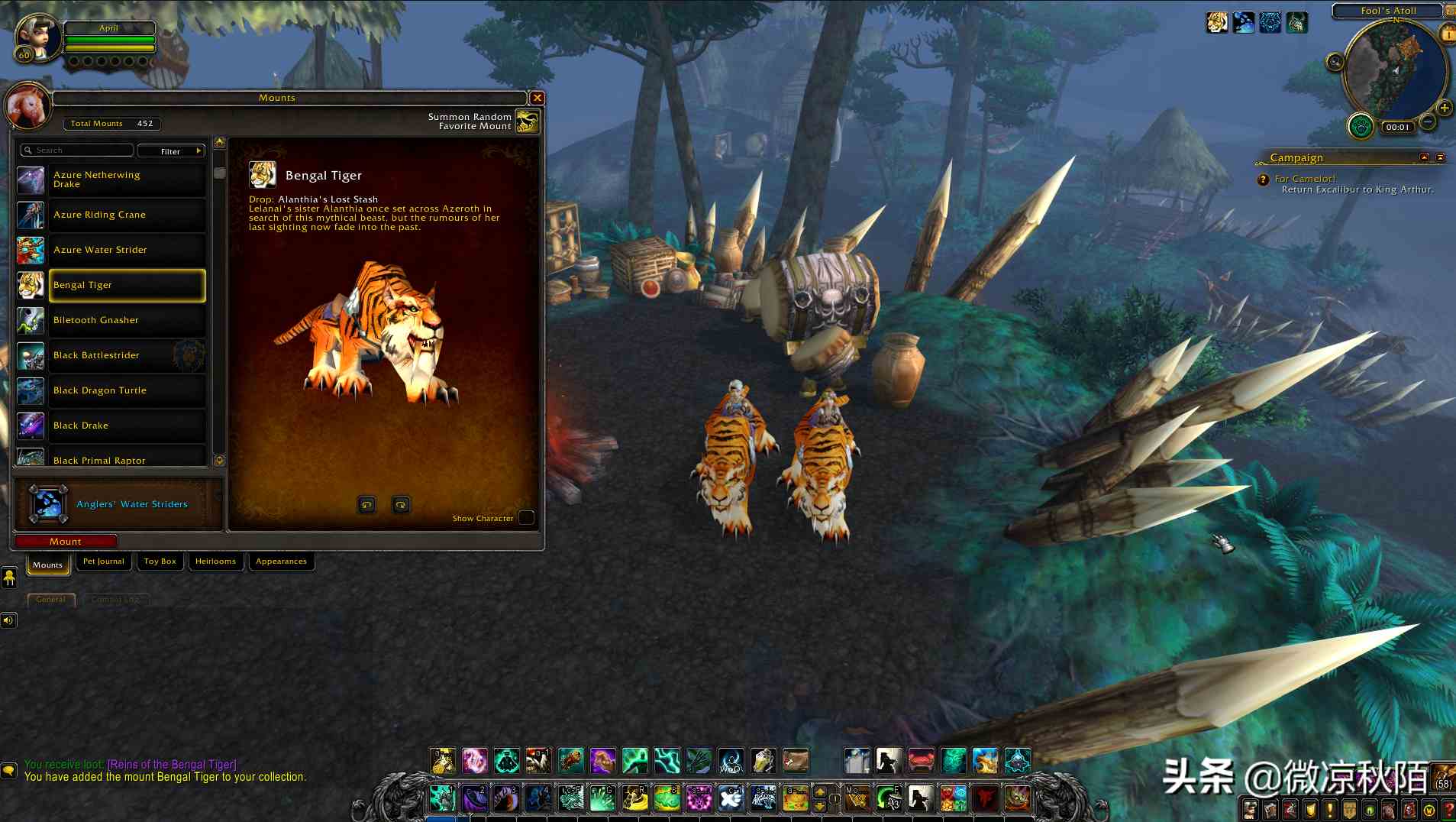Collapse the Campaign panel

[x=1425, y=158]
